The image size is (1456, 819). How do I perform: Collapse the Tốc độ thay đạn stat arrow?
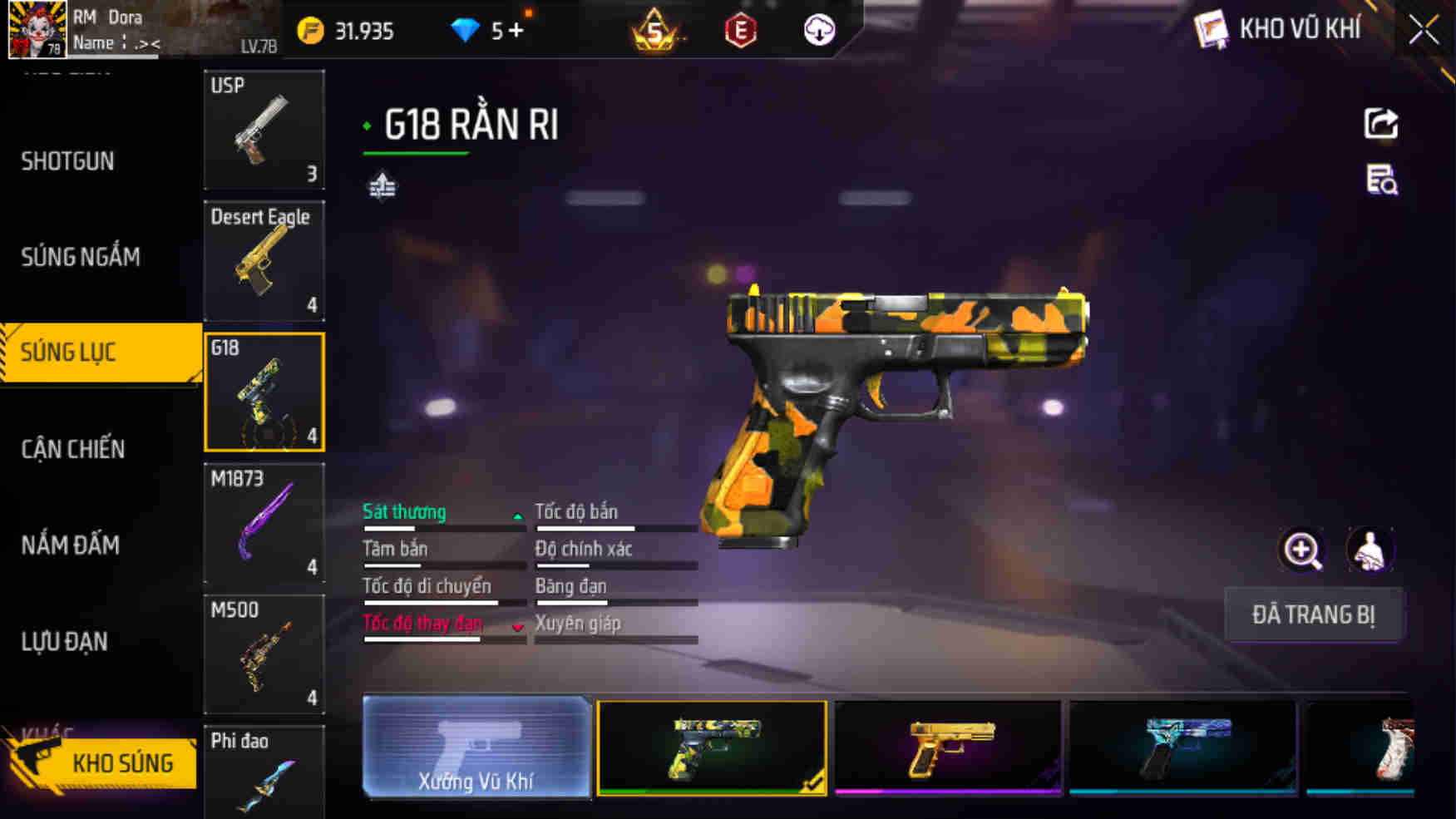tap(517, 628)
